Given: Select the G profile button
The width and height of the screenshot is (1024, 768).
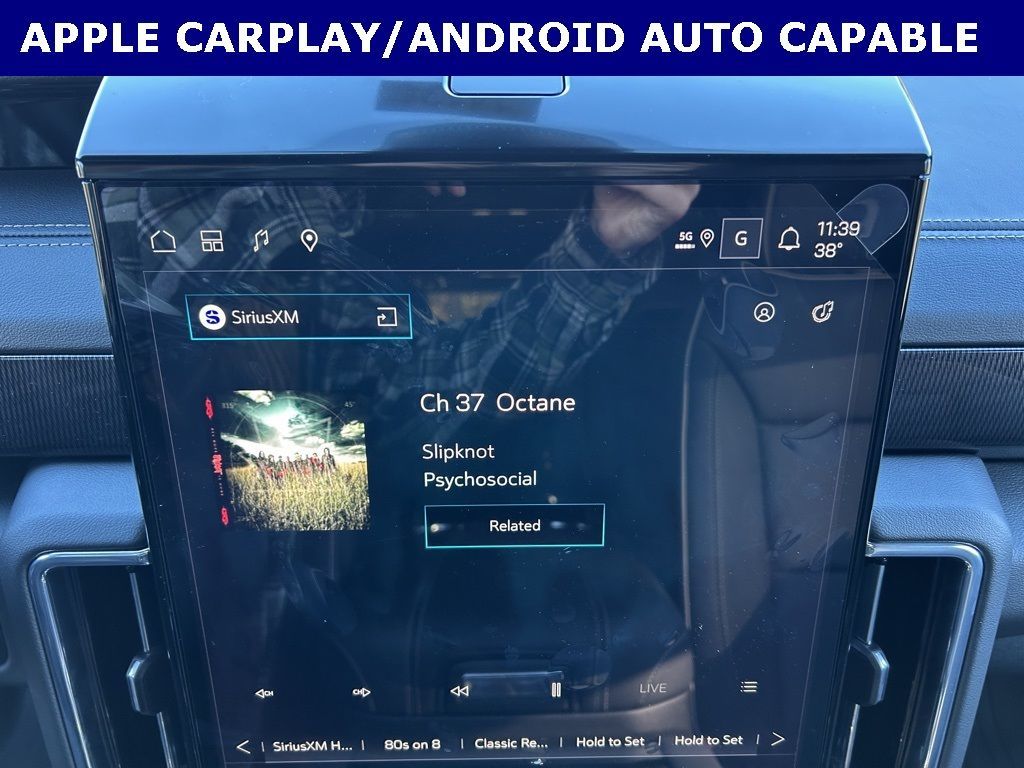Looking at the screenshot, I should click(x=741, y=239).
